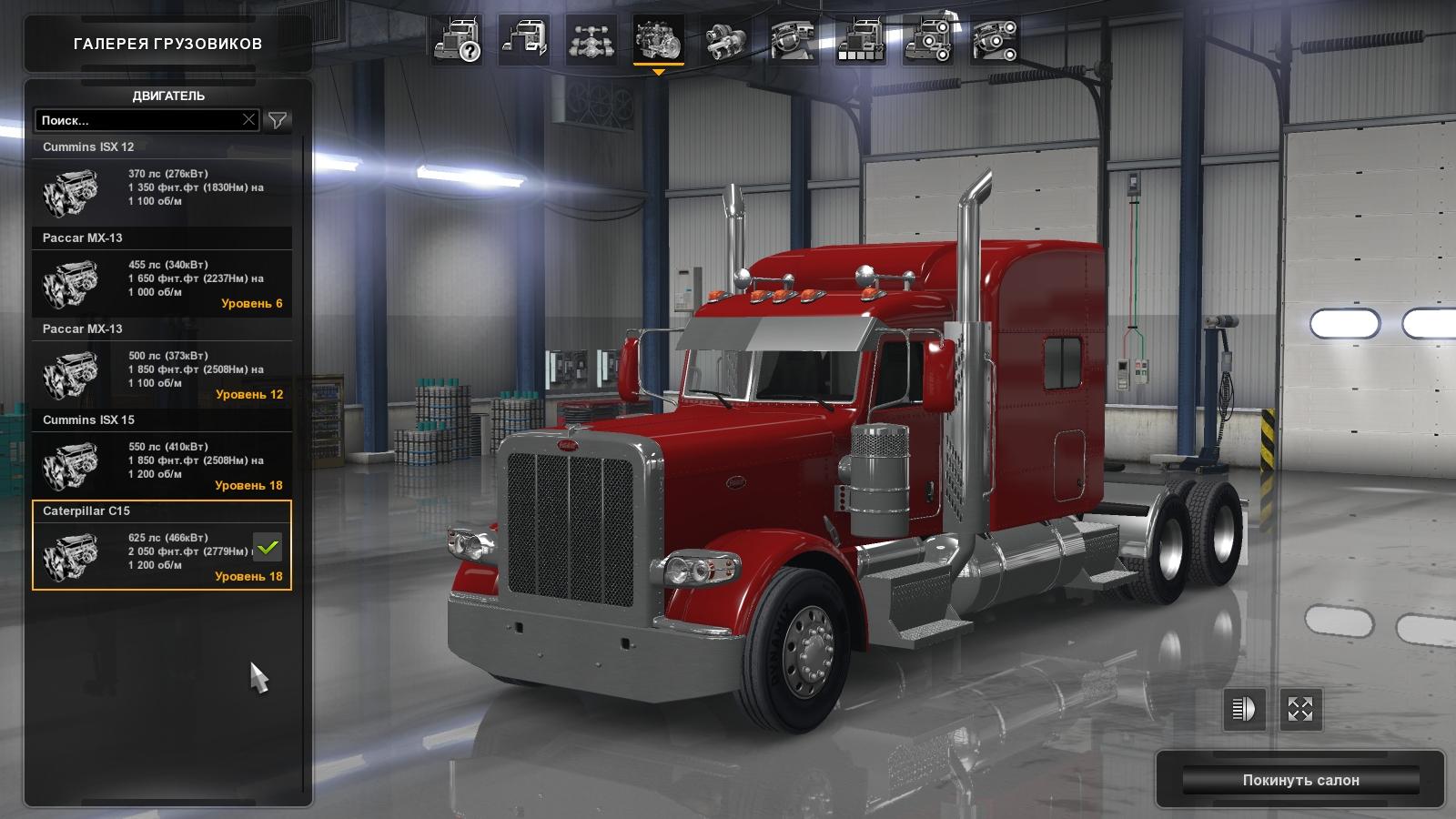Switch to the cabin selection tab
The height and width of the screenshot is (819, 1456).
click(x=524, y=41)
